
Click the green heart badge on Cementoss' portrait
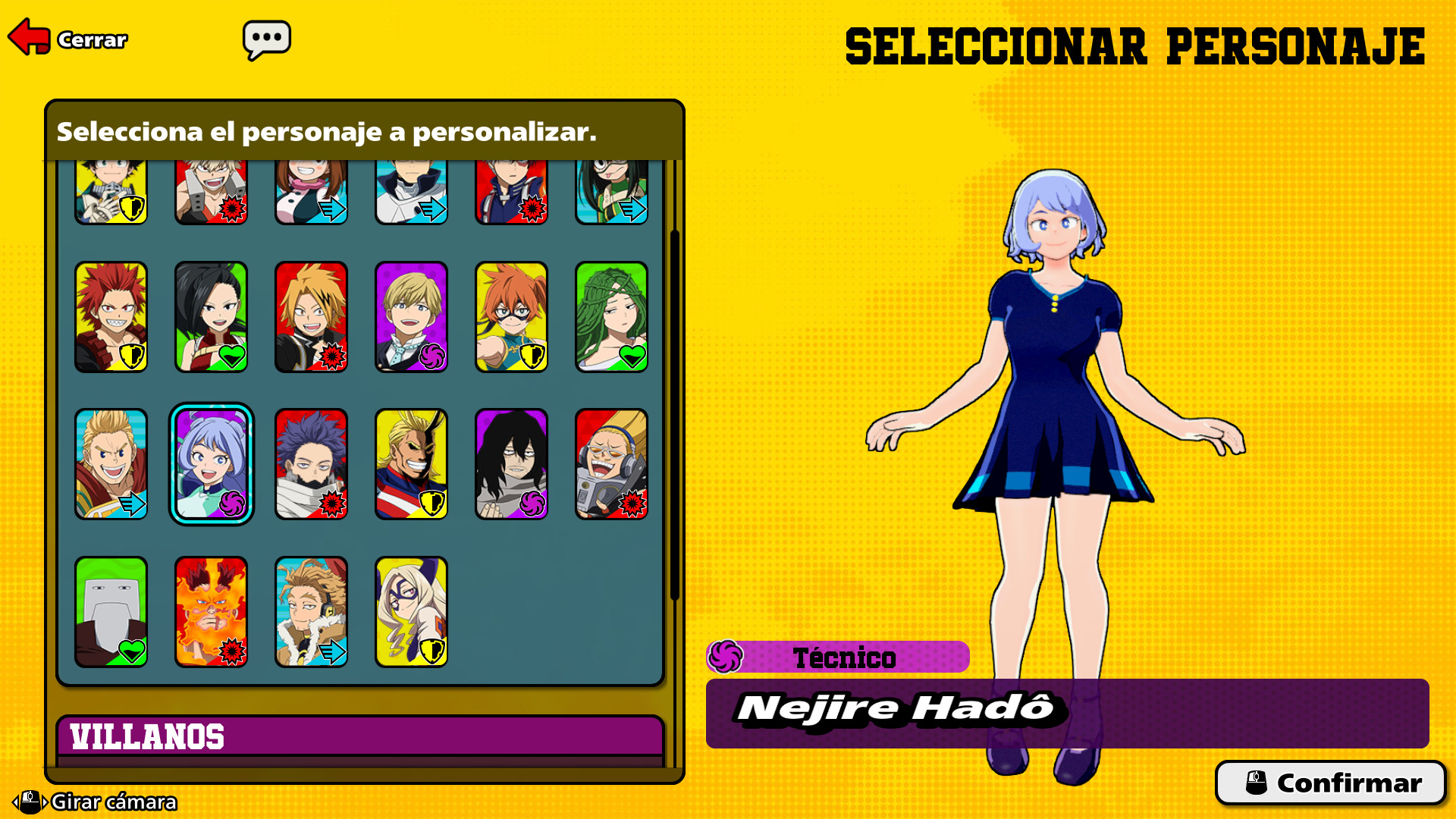pyautogui.click(x=133, y=649)
